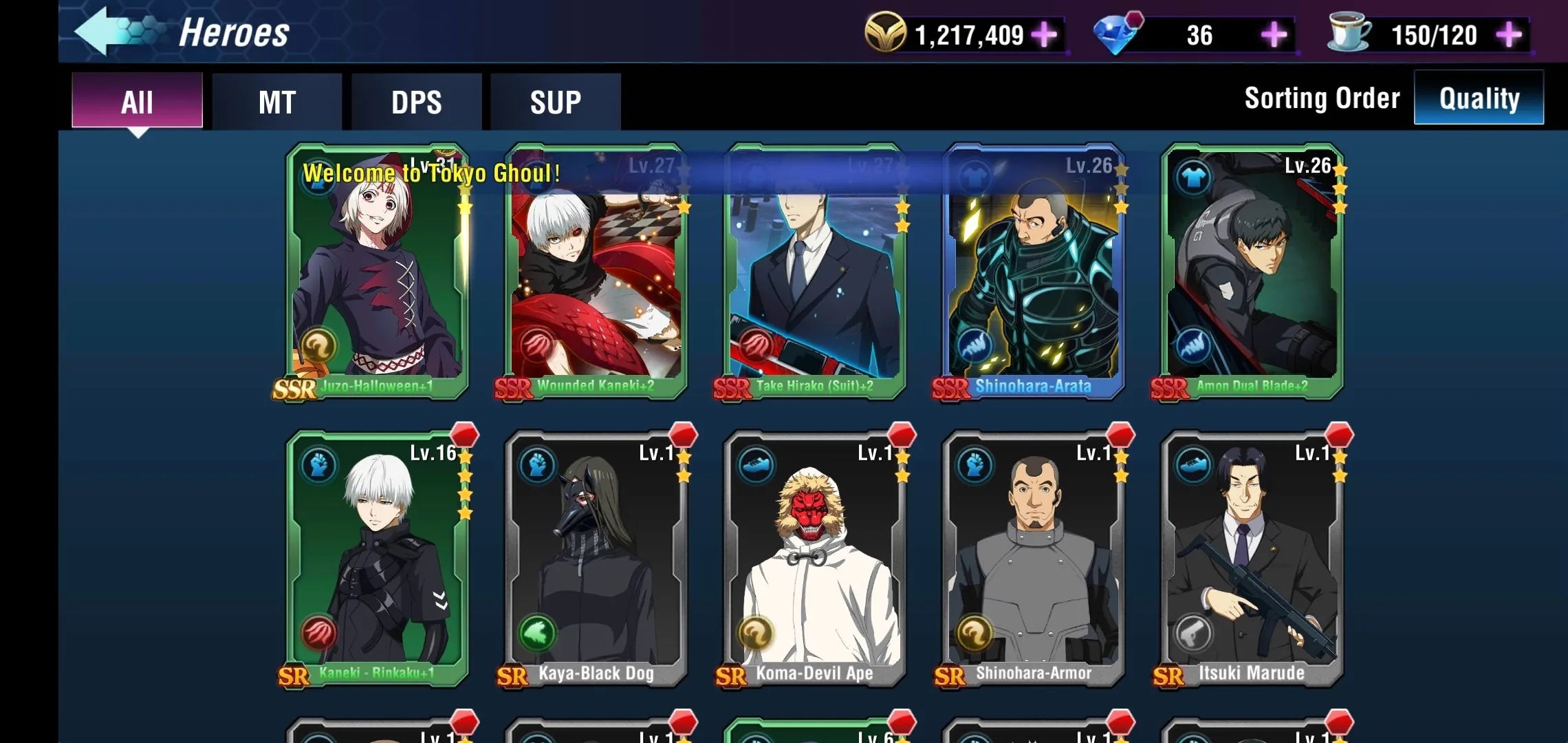
Task: Select the SUP tab
Action: tap(555, 102)
